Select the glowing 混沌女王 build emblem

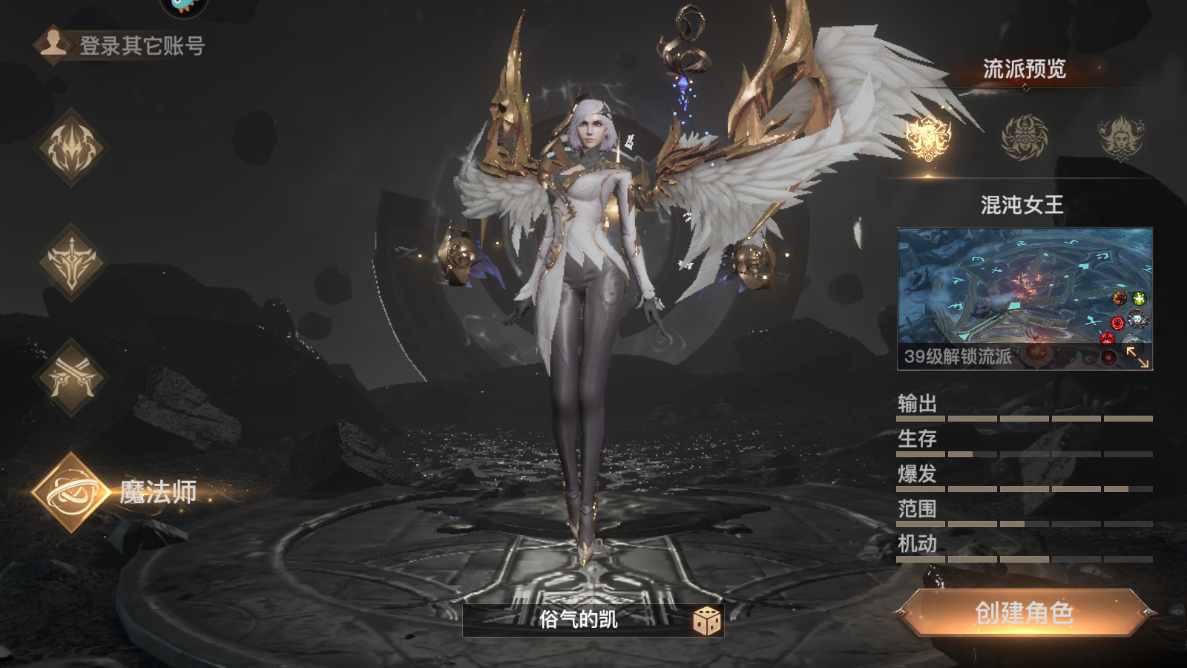click(x=928, y=137)
